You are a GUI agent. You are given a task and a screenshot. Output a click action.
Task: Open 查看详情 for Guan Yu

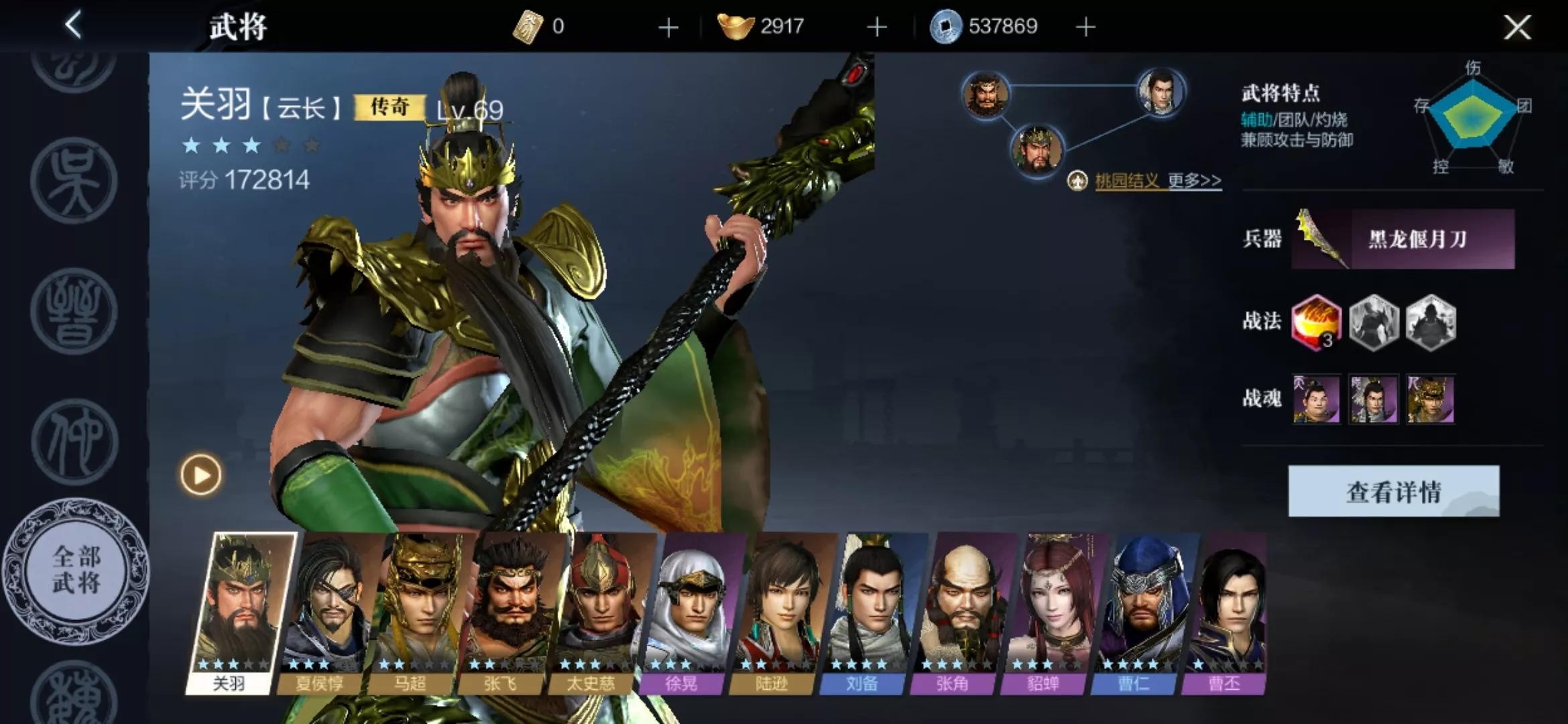click(x=1393, y=491)
